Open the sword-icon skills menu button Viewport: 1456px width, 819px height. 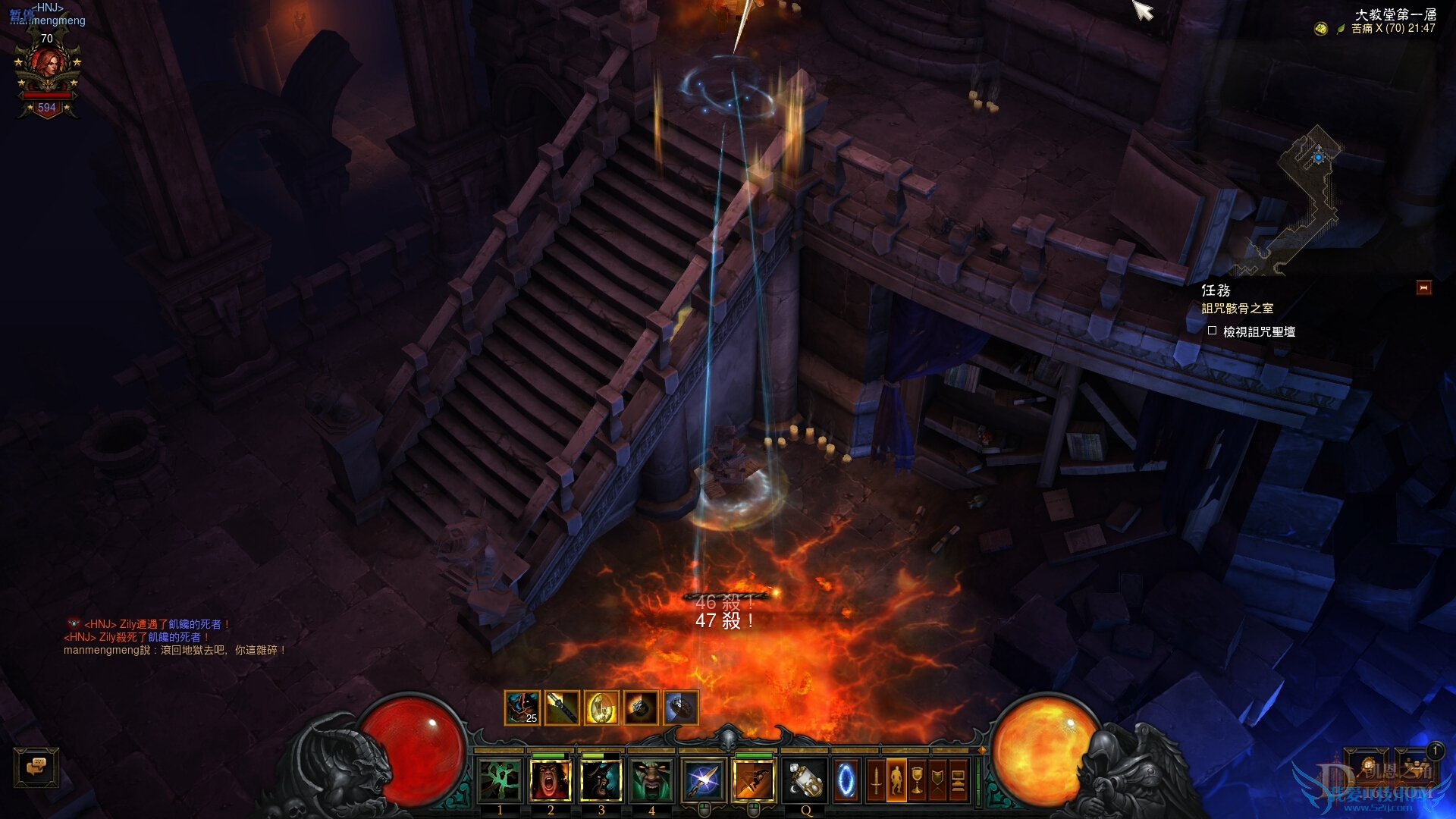pos(876,781)
